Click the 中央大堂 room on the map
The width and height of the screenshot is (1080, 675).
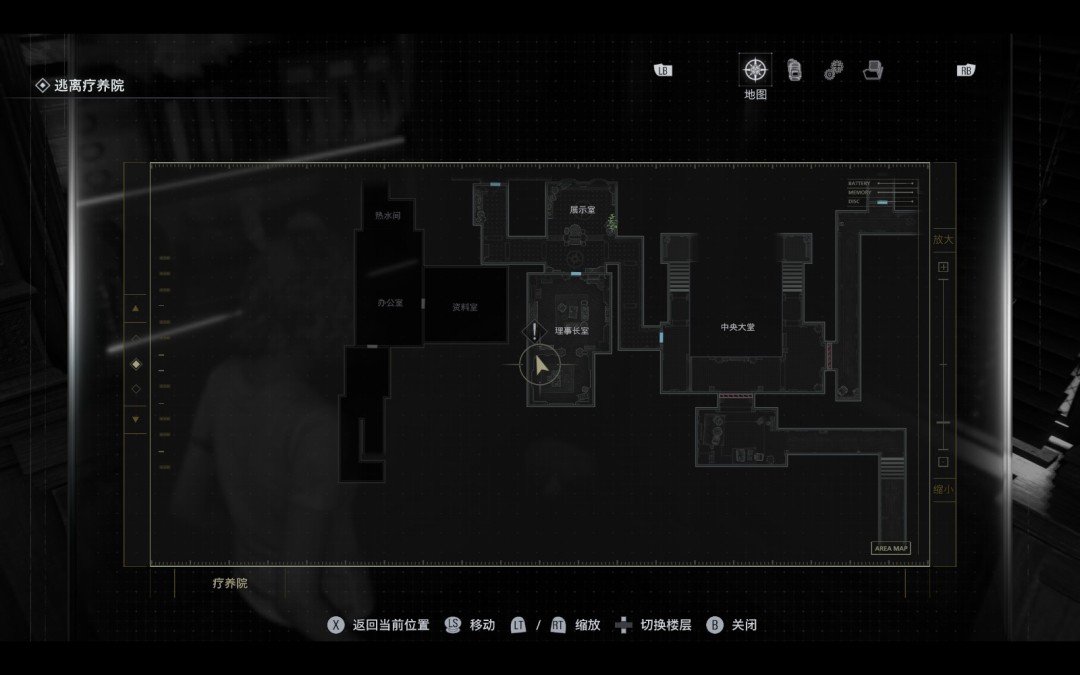click(x=737, y=327)
